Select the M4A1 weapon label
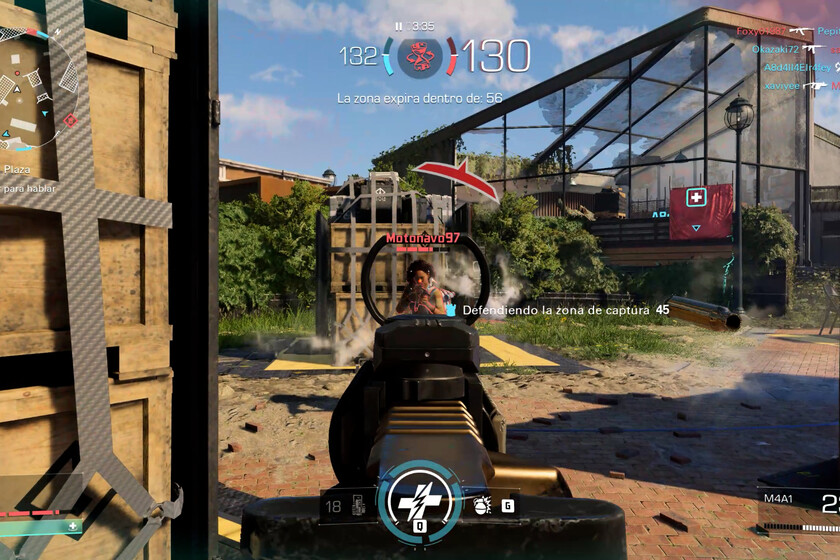Image resolution: width=840 pixels, height=560 pixels. coord(778,500)
